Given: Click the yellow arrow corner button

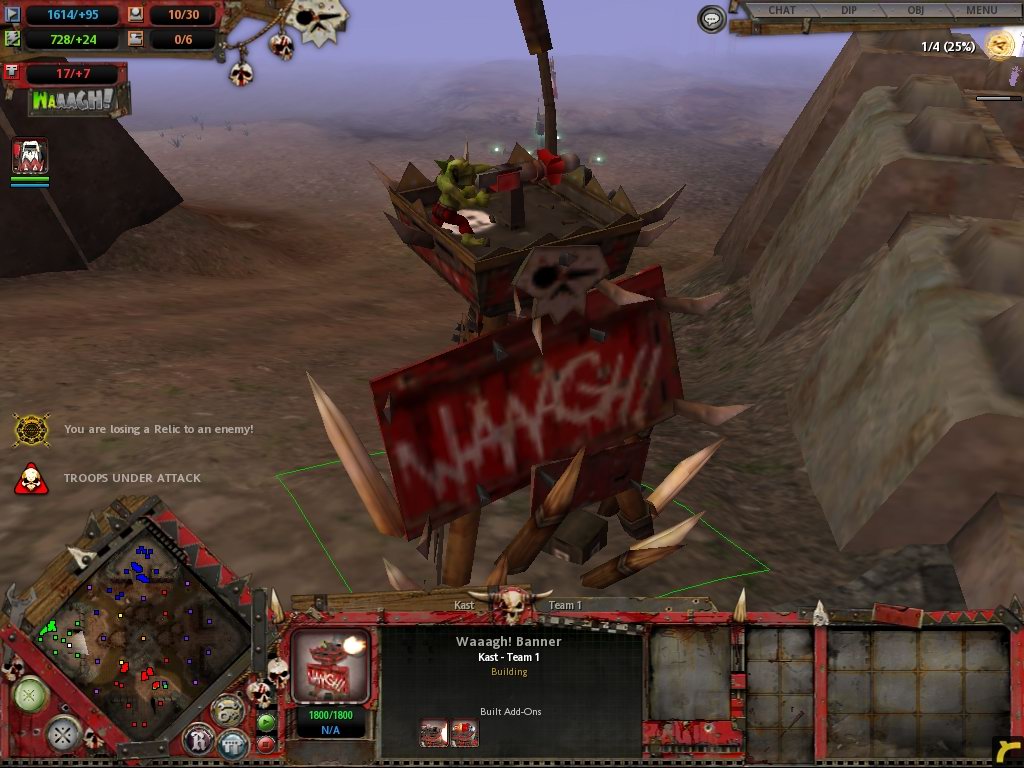Looking at the screenshot, I should point(1007,751).
